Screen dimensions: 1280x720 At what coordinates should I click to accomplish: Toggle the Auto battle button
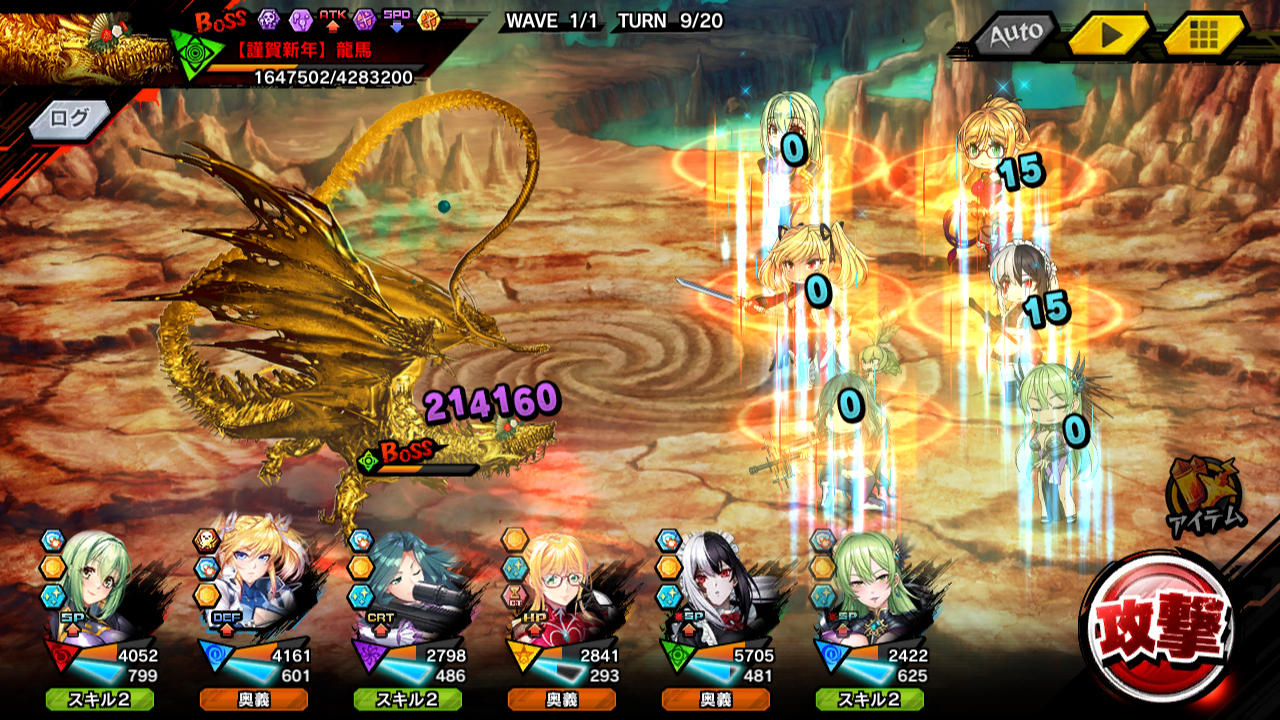pos(1015,35)
